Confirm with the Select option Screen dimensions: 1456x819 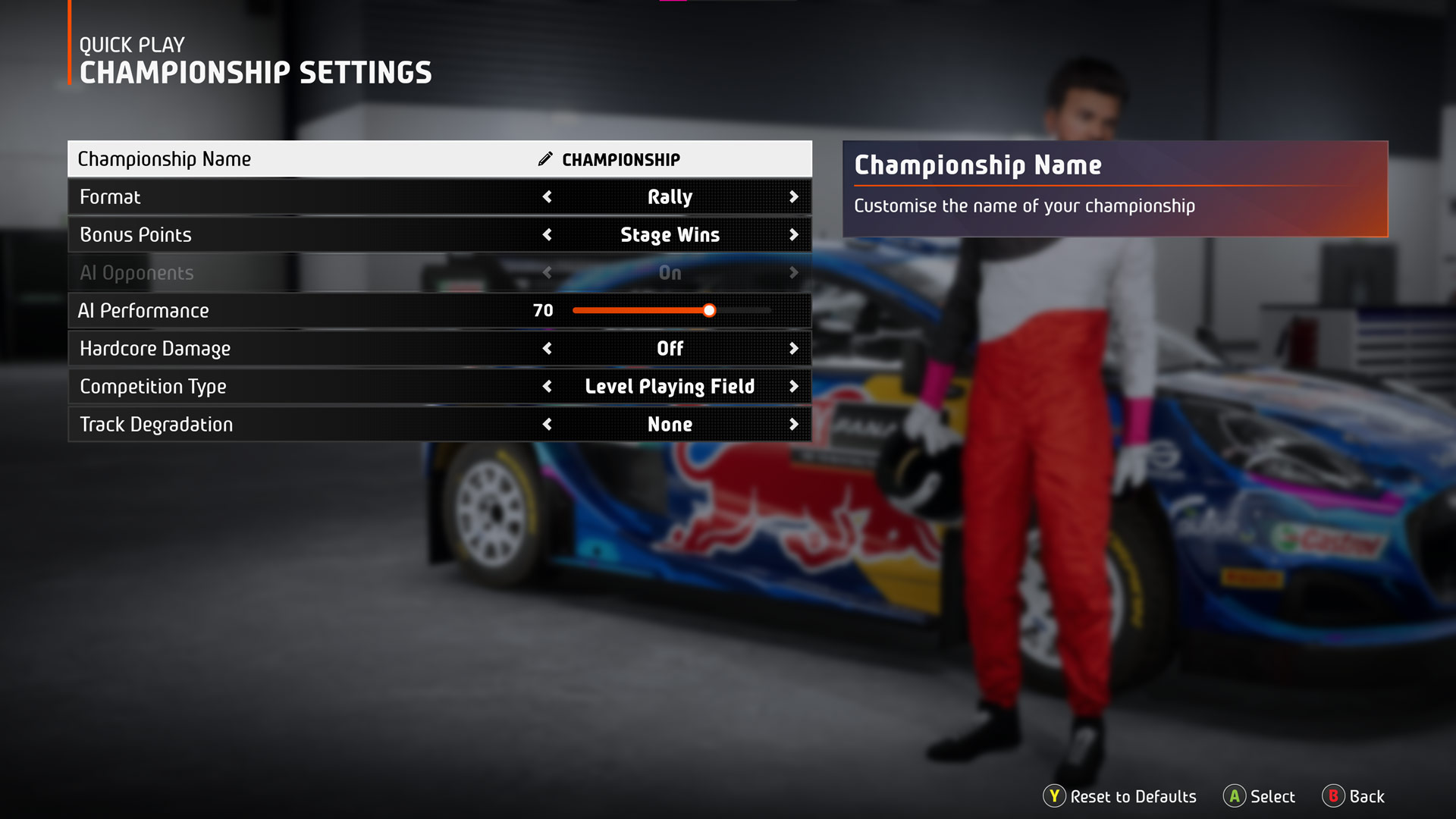[1260, 796]
